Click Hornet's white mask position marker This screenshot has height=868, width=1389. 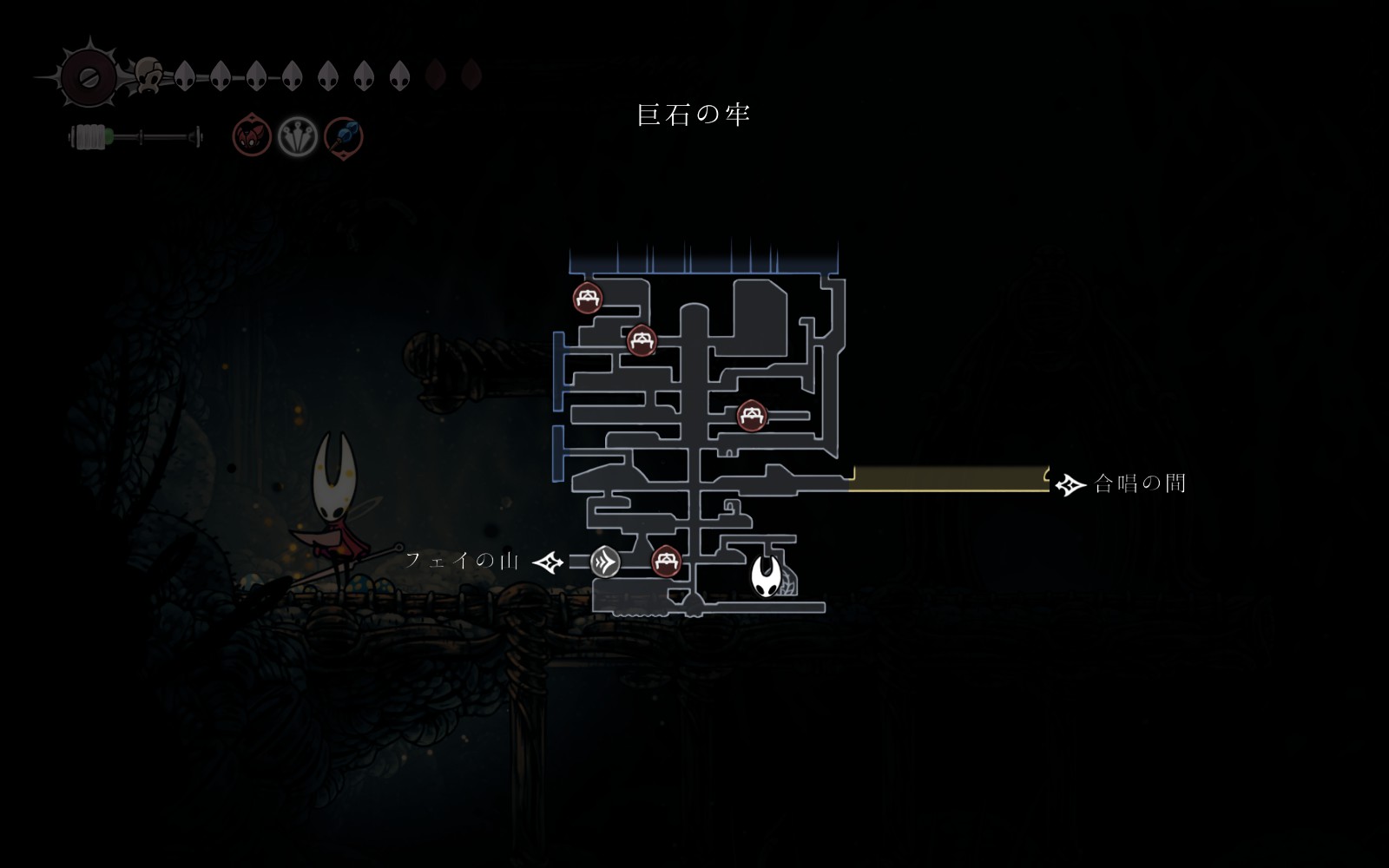pos(766,576)
